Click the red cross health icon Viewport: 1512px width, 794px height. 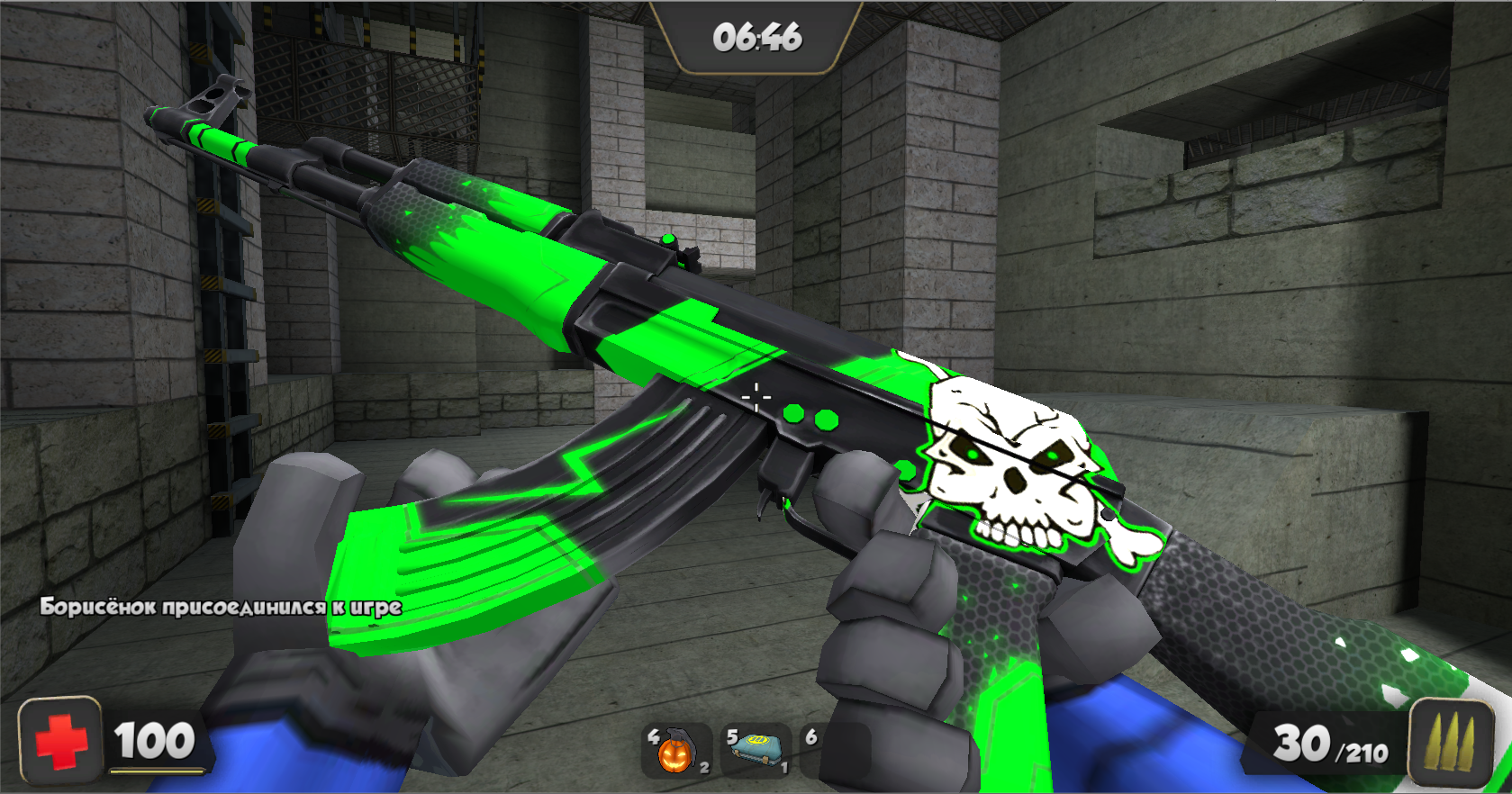click(x=60, y=742)
